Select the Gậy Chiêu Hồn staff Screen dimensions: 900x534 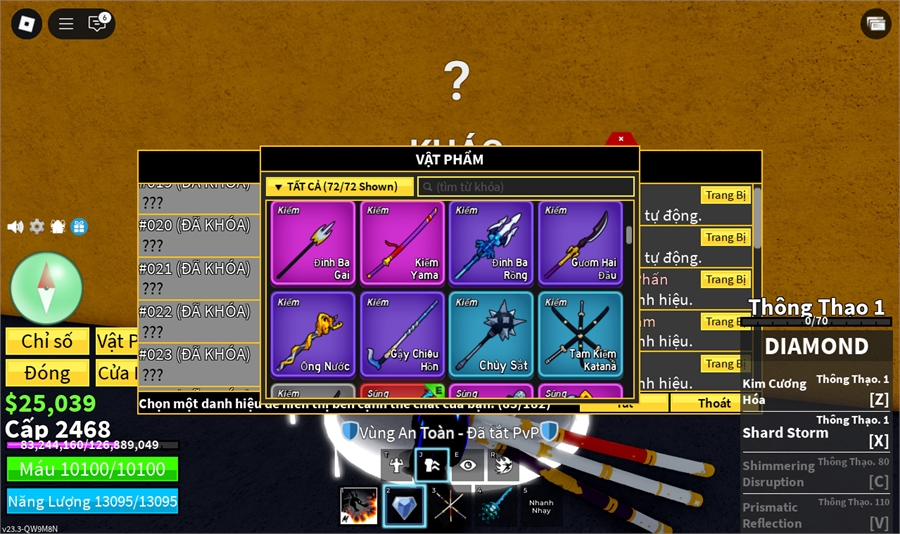(x=401, y=334)
